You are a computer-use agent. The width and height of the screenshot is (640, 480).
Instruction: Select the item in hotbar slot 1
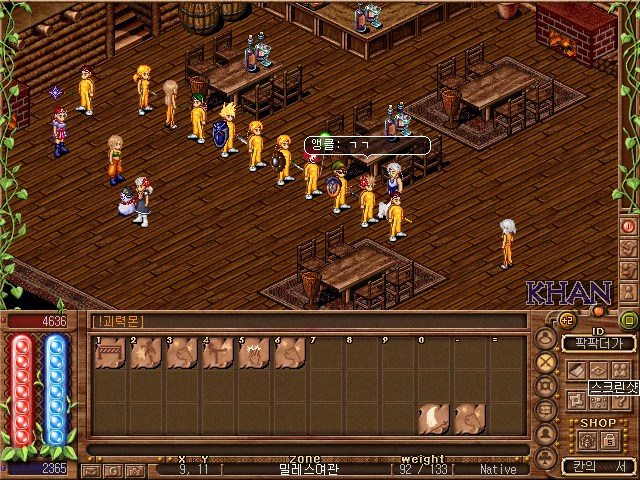108,353
